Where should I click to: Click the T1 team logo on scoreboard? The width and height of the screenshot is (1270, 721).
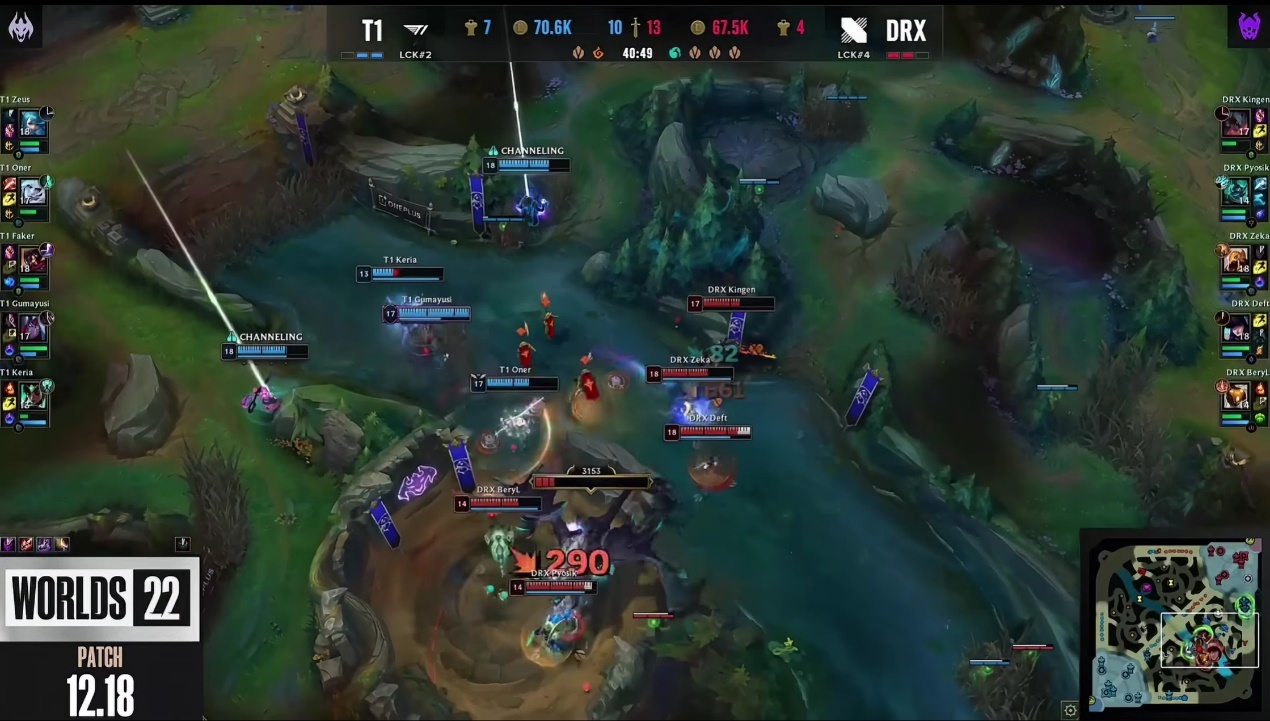416,30
